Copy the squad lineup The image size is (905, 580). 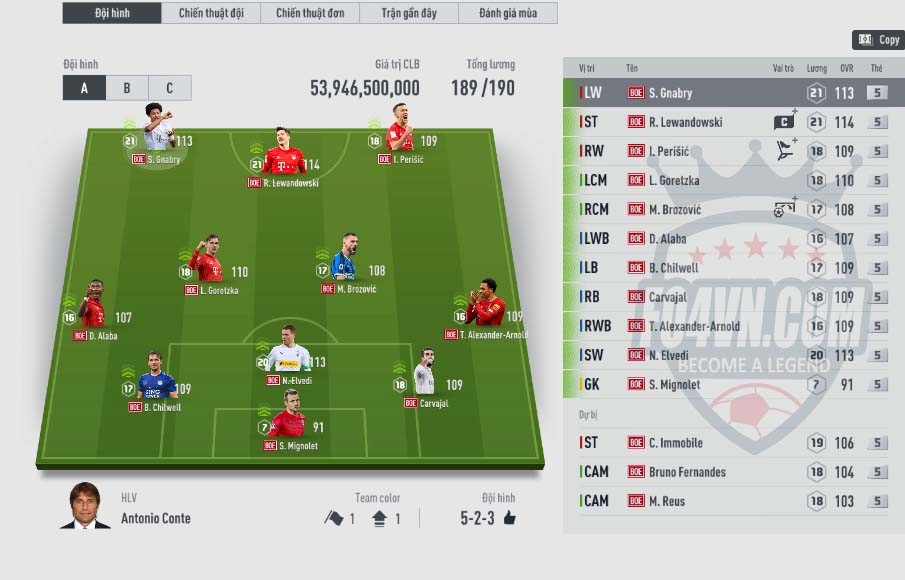(x=878, y=40)
